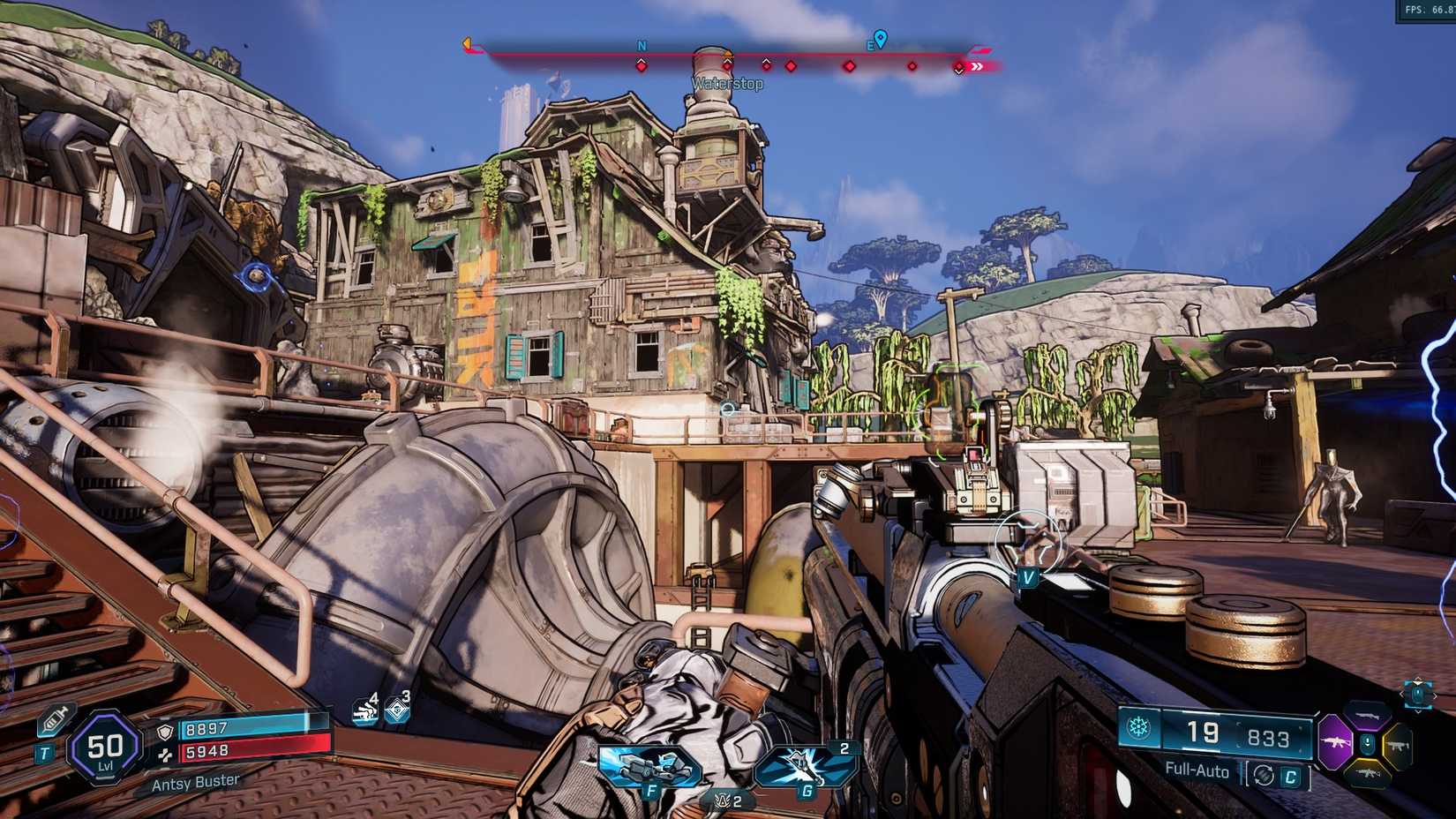The image size is (1456, 819).
Task: Select the blue waypoint pin on compass
Action: (879, 39)
